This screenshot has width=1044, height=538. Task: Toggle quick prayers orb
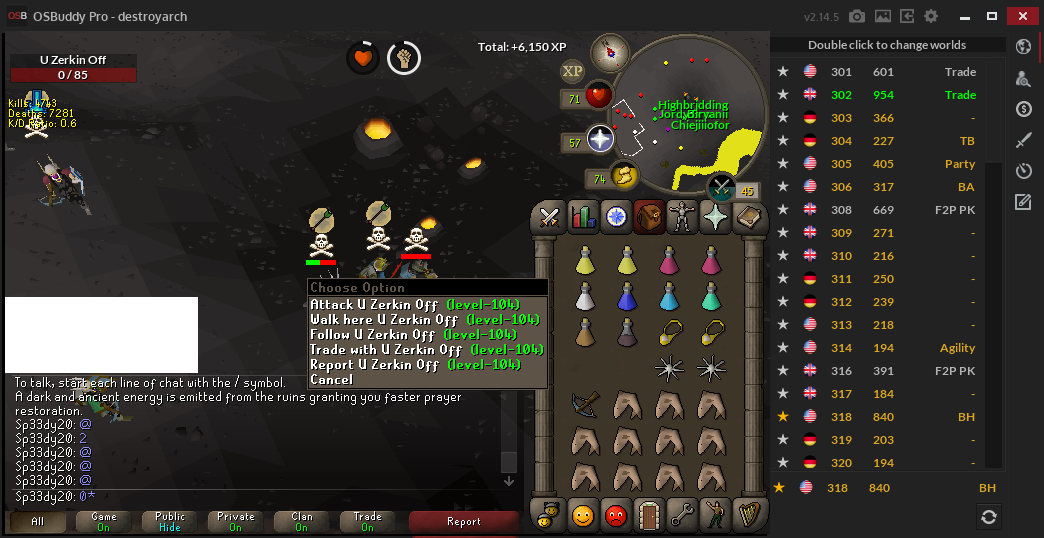[598, 140]
